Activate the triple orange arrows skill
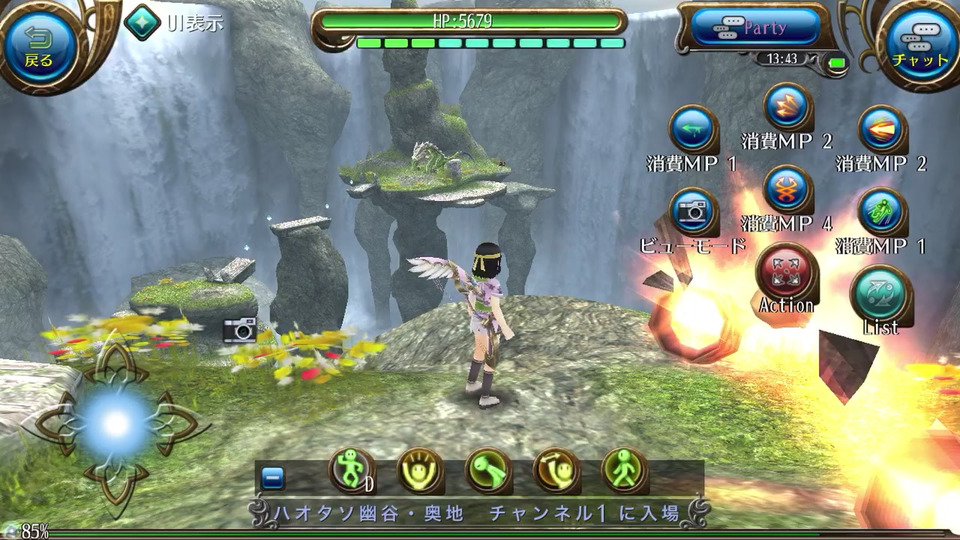 click(x=787, y=106)
